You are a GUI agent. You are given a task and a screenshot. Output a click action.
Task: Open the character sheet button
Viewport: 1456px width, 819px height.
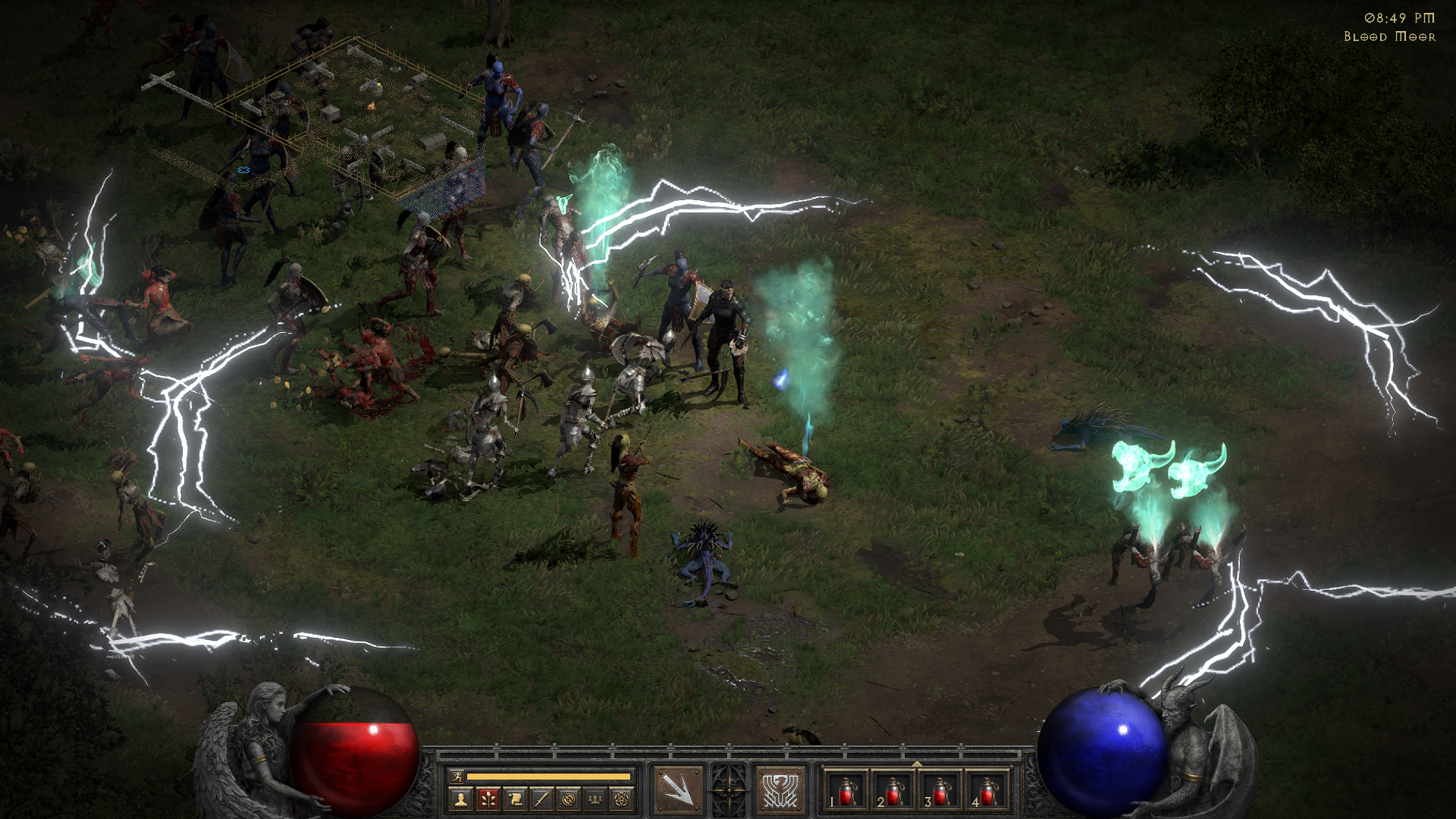click(x=460, y=799)
